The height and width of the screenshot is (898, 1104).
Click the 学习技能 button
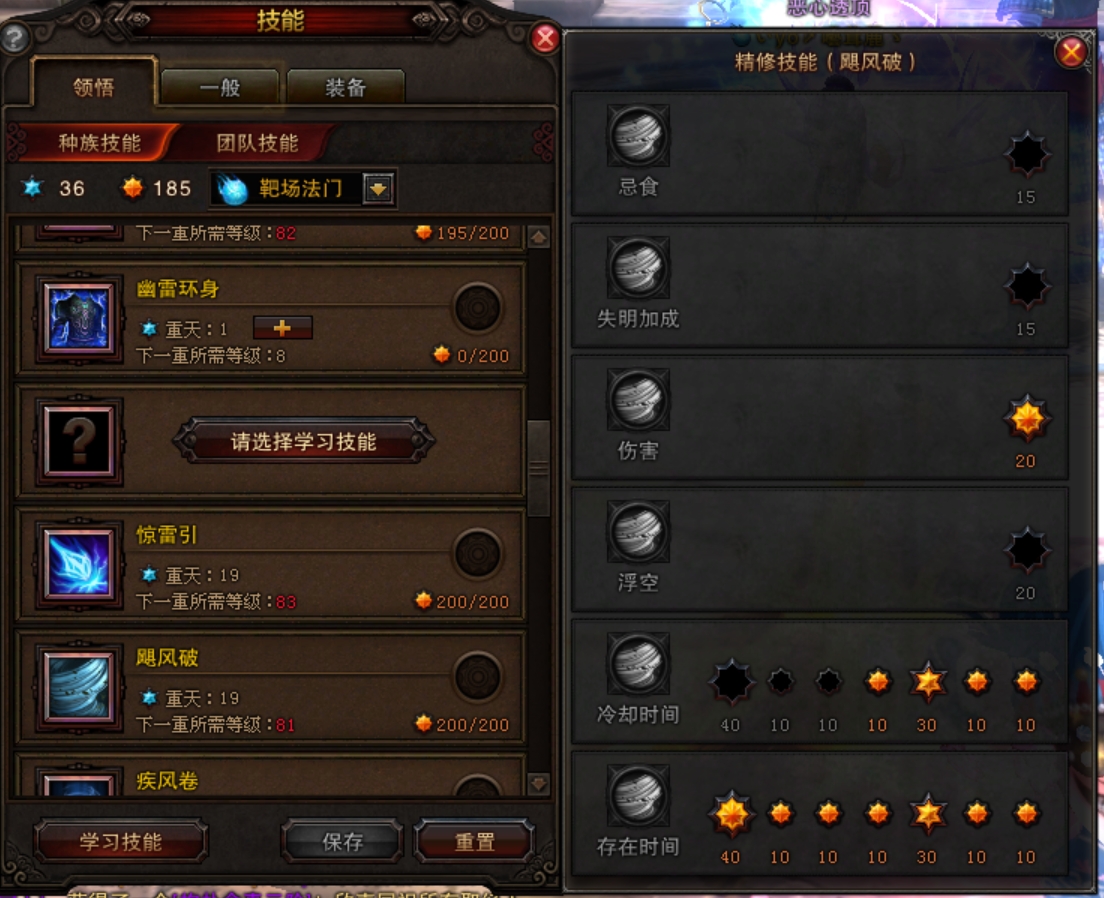click(x=121, y=842)
